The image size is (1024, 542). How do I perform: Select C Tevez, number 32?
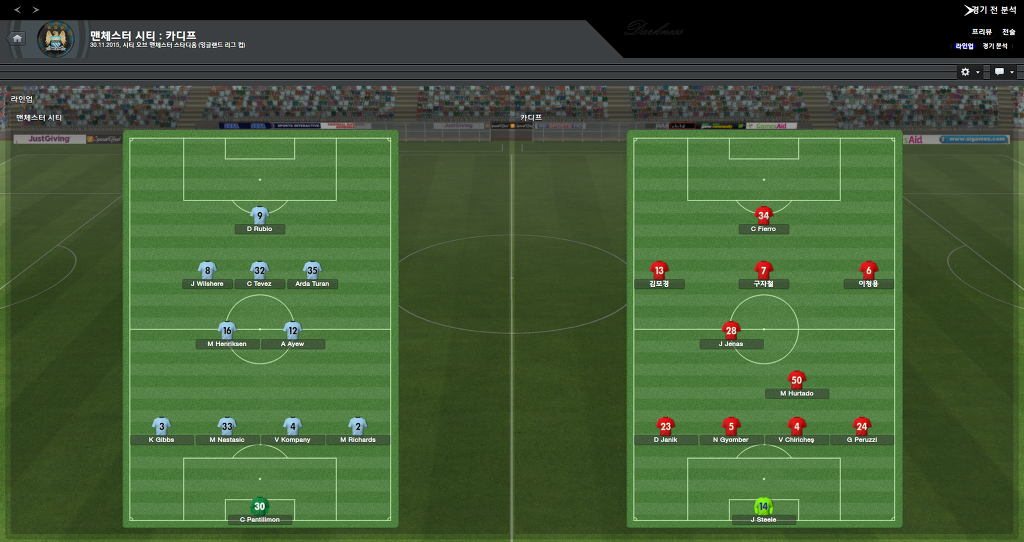coord(260,271)
